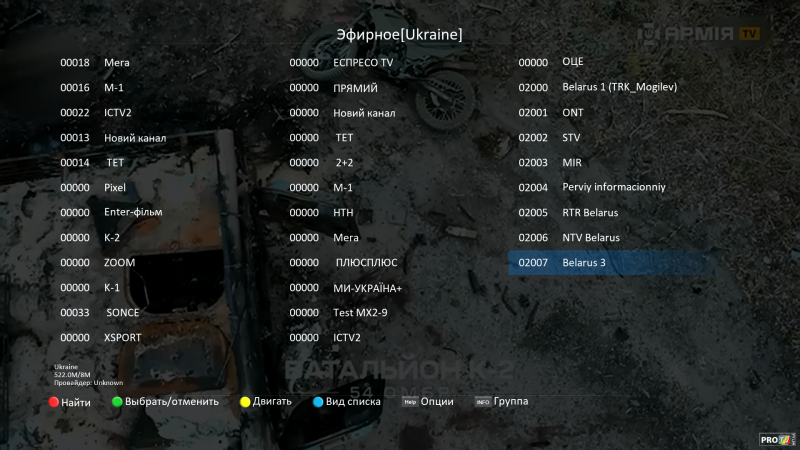Select the ОЦЕ channel row
800x450 pixels.
[573, 62]
